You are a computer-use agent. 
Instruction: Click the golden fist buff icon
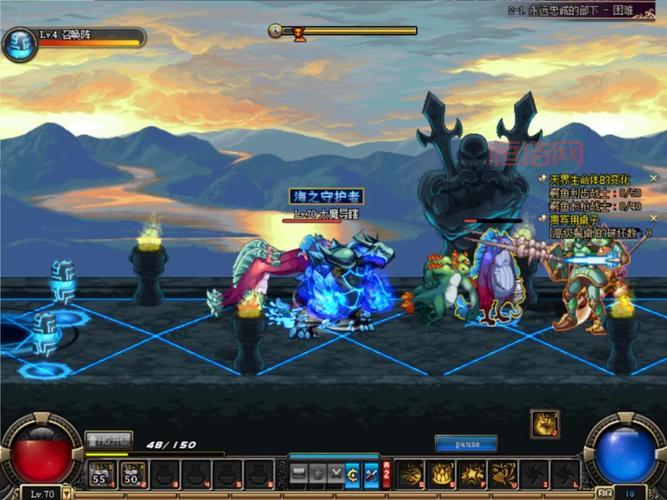pyautogui.click(x=544, y=423)
